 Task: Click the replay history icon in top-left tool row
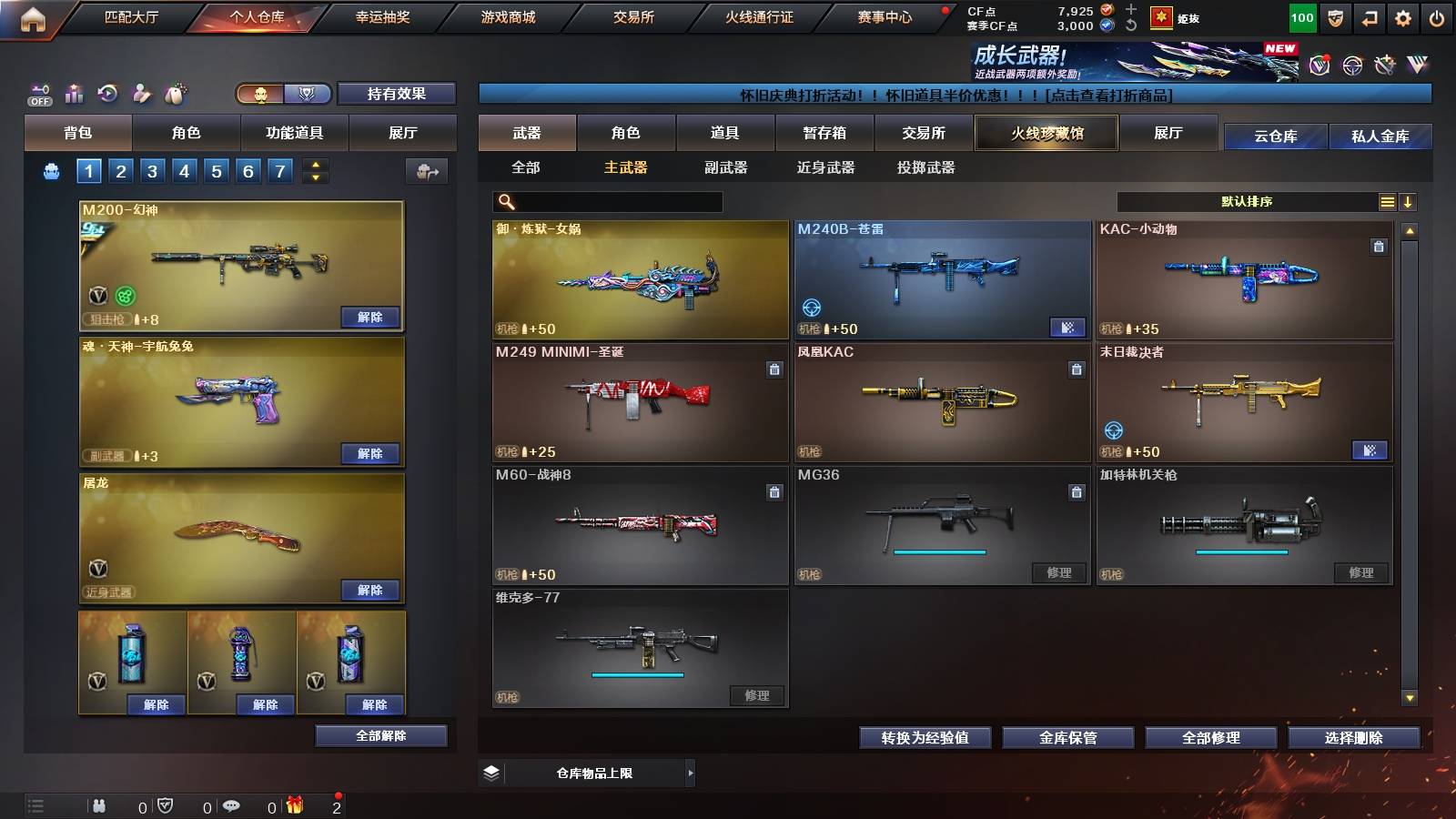pyautogui.click(x=109, y=94)
